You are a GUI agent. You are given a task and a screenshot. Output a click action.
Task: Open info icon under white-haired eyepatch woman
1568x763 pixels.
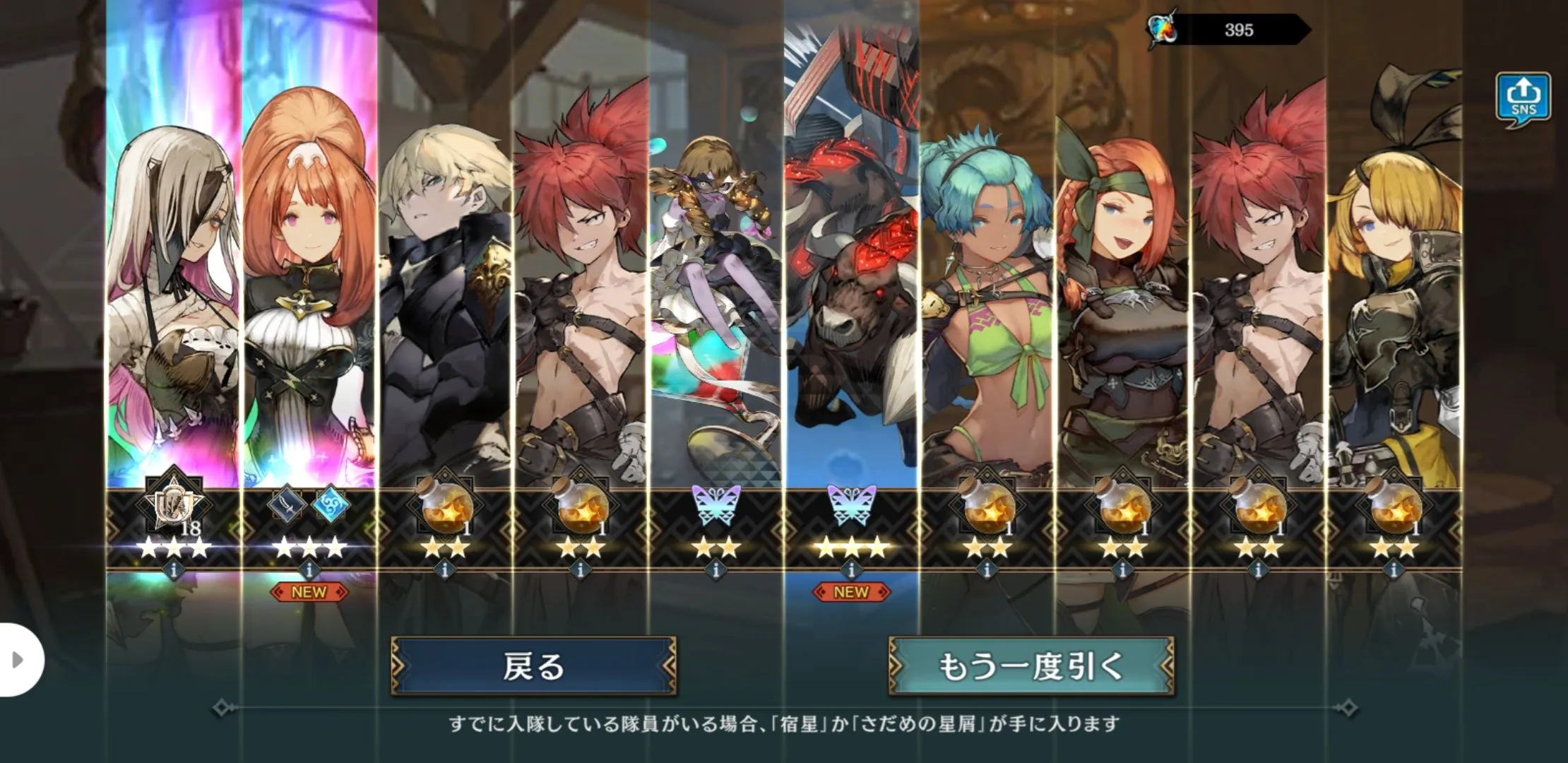pos(174,569)
